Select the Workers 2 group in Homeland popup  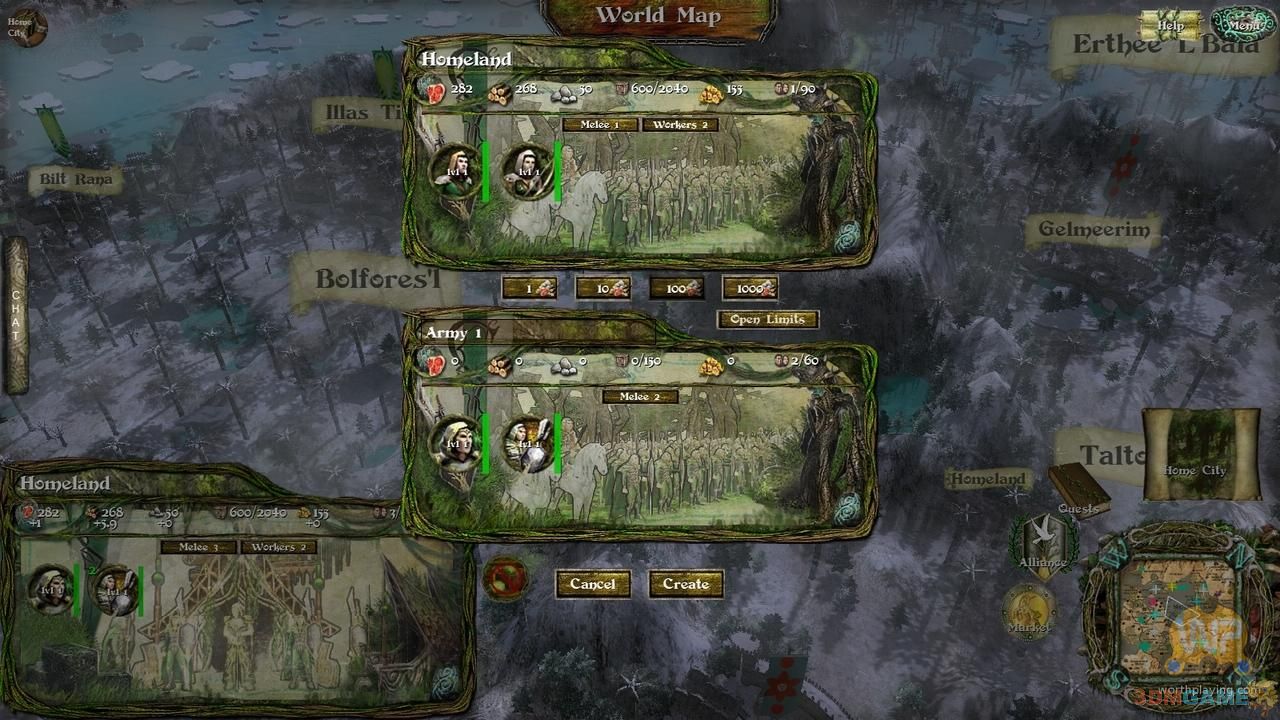pos(681,125)
